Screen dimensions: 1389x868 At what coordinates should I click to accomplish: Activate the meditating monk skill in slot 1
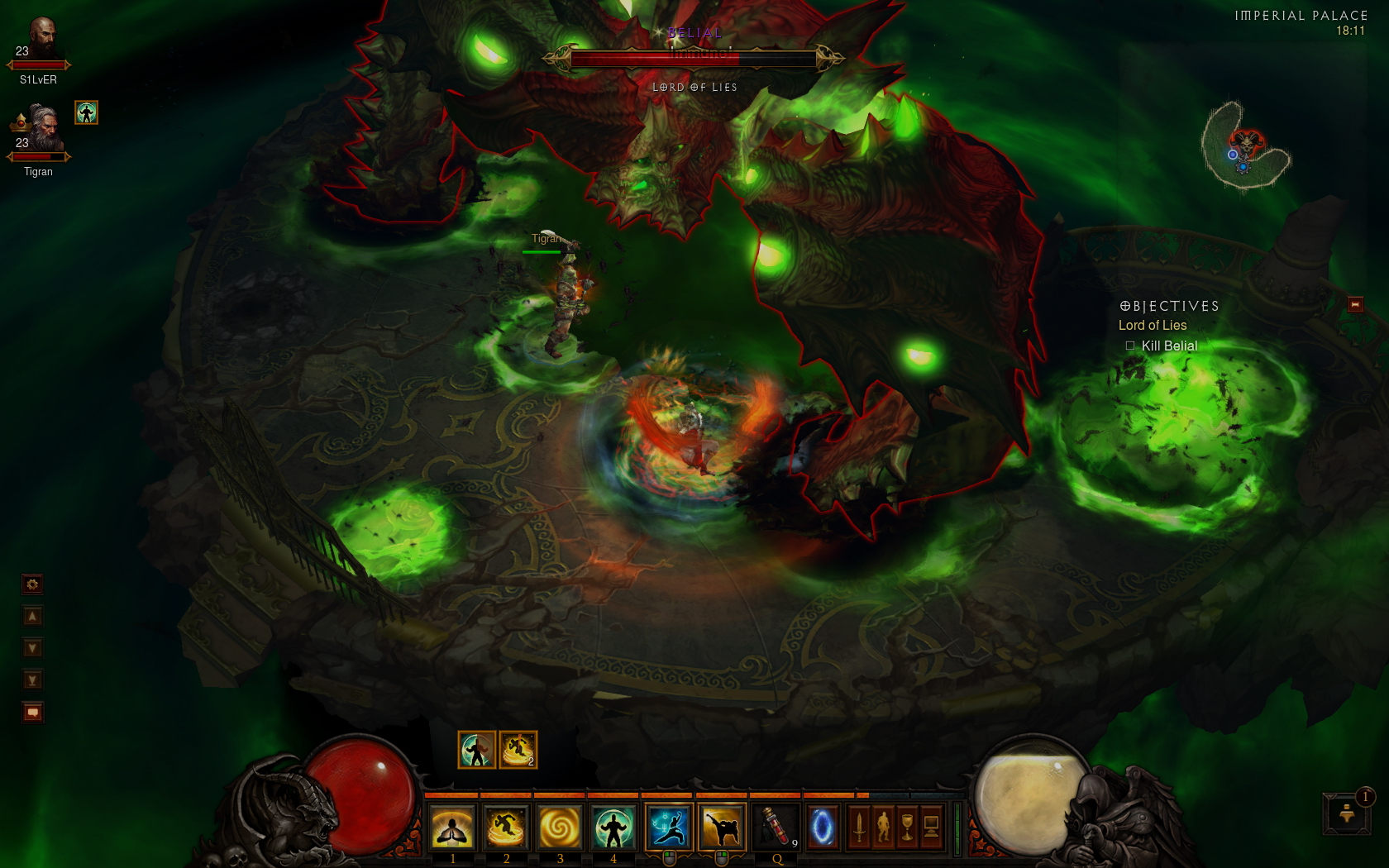pos(453,827)
